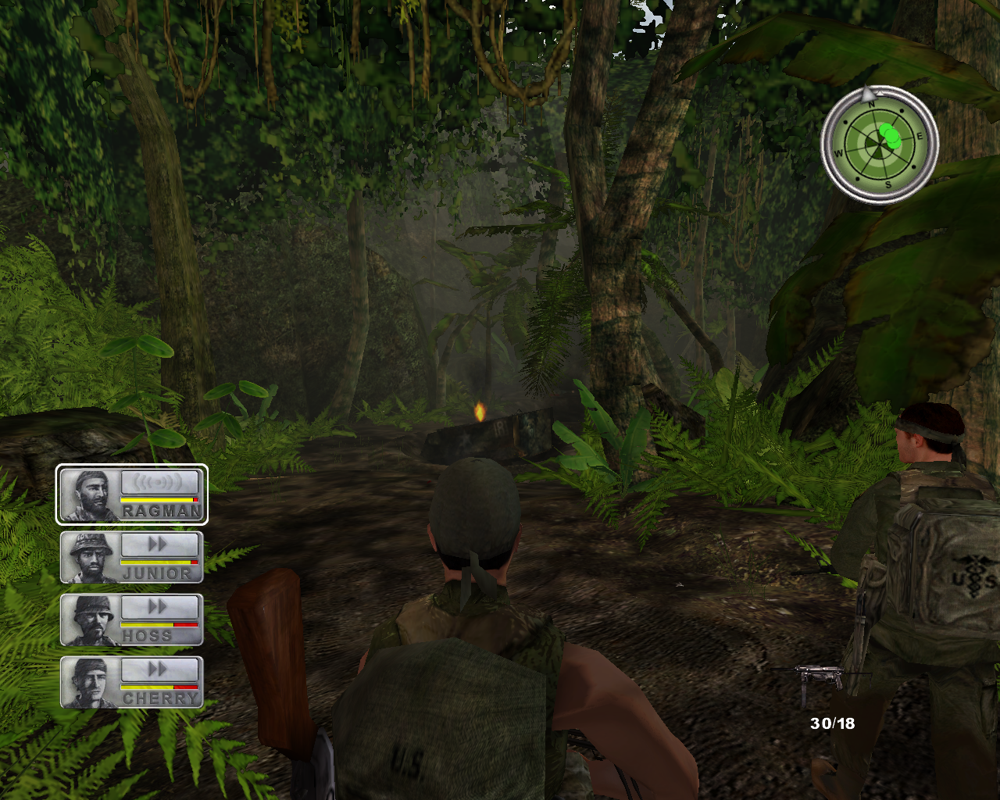Select squad member Ragman's portrait panel
1000x800 pixels.
[x=132, y=494]
